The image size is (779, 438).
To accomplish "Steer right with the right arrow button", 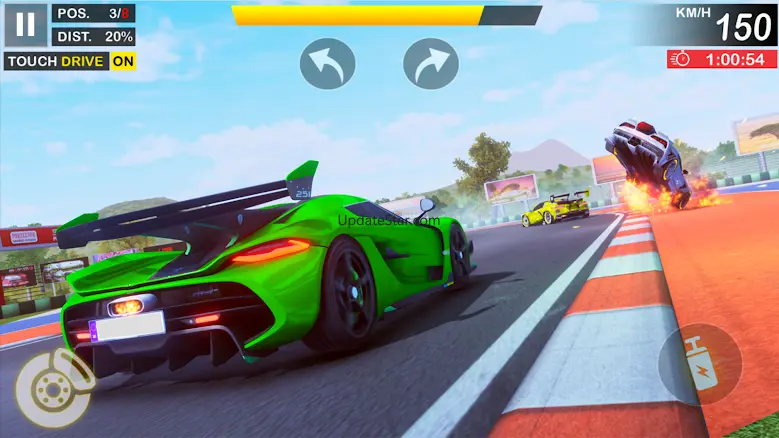I will (431, 63).
